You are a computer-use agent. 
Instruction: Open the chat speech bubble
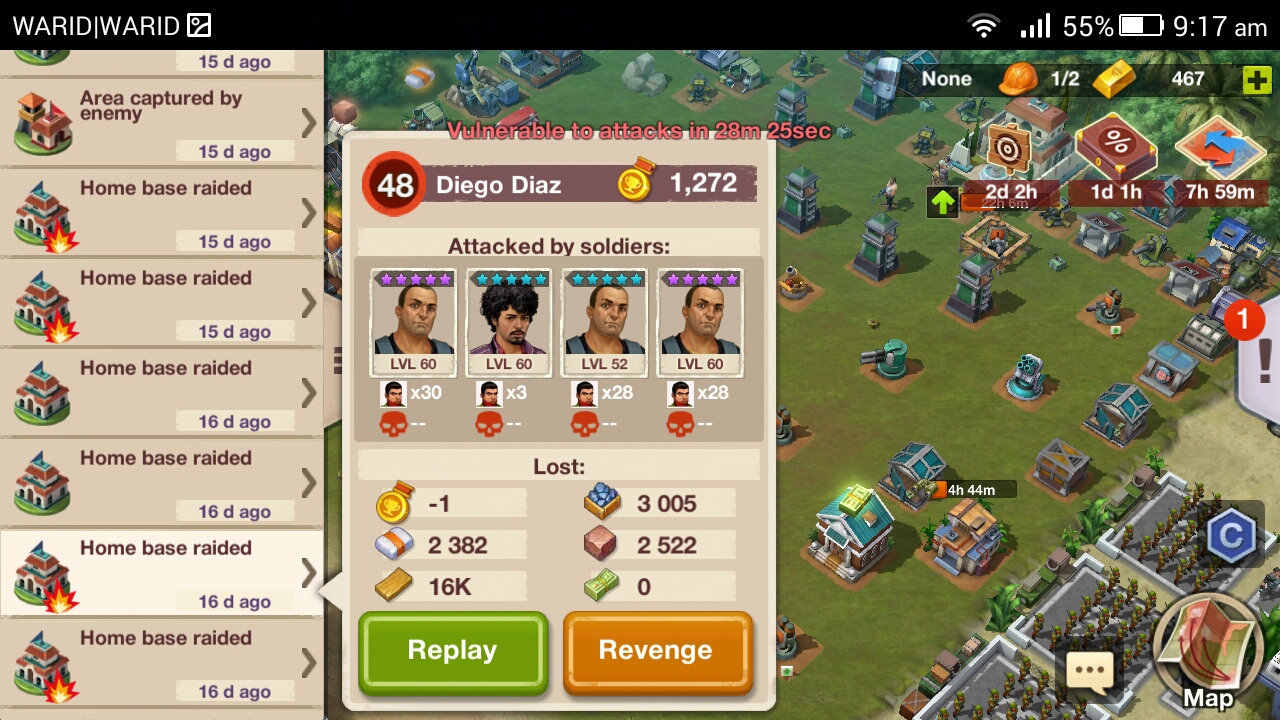1089,670
